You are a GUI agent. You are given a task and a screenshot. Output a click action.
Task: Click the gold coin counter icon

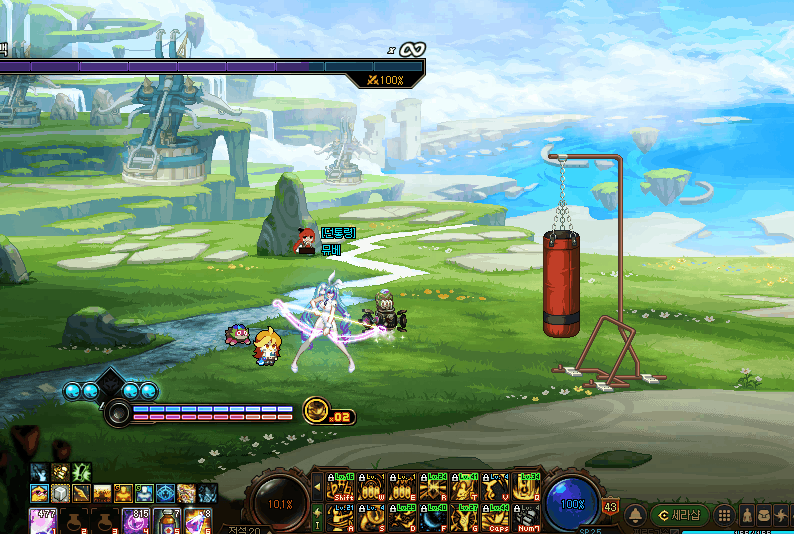[316, 408]
